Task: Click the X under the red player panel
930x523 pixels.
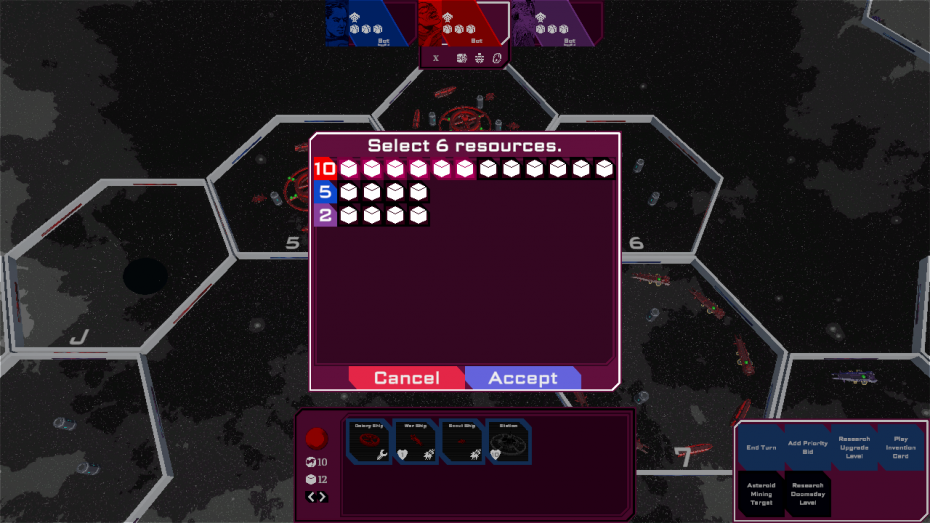Action: pyautogui.click(x=436, y=58)
